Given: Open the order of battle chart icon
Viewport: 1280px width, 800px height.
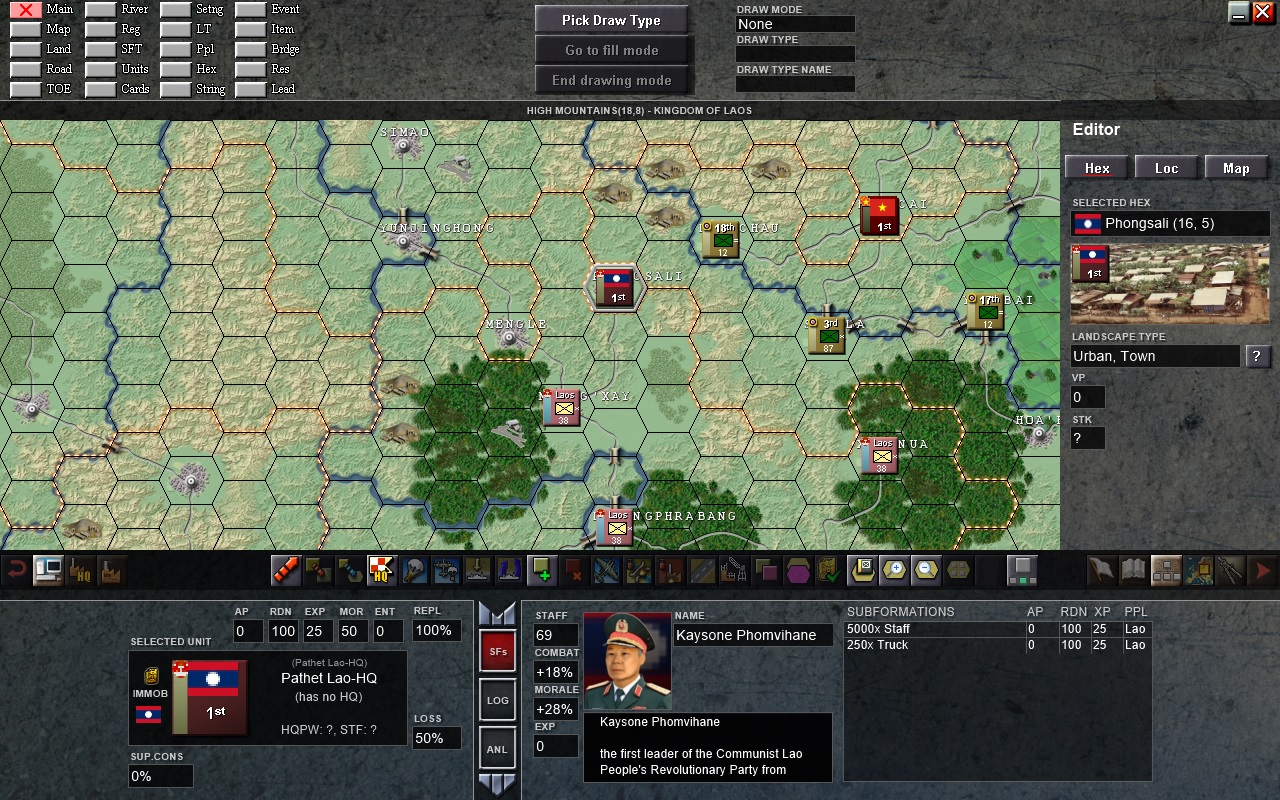Looking at the screenshot, I should point(1164,570).
